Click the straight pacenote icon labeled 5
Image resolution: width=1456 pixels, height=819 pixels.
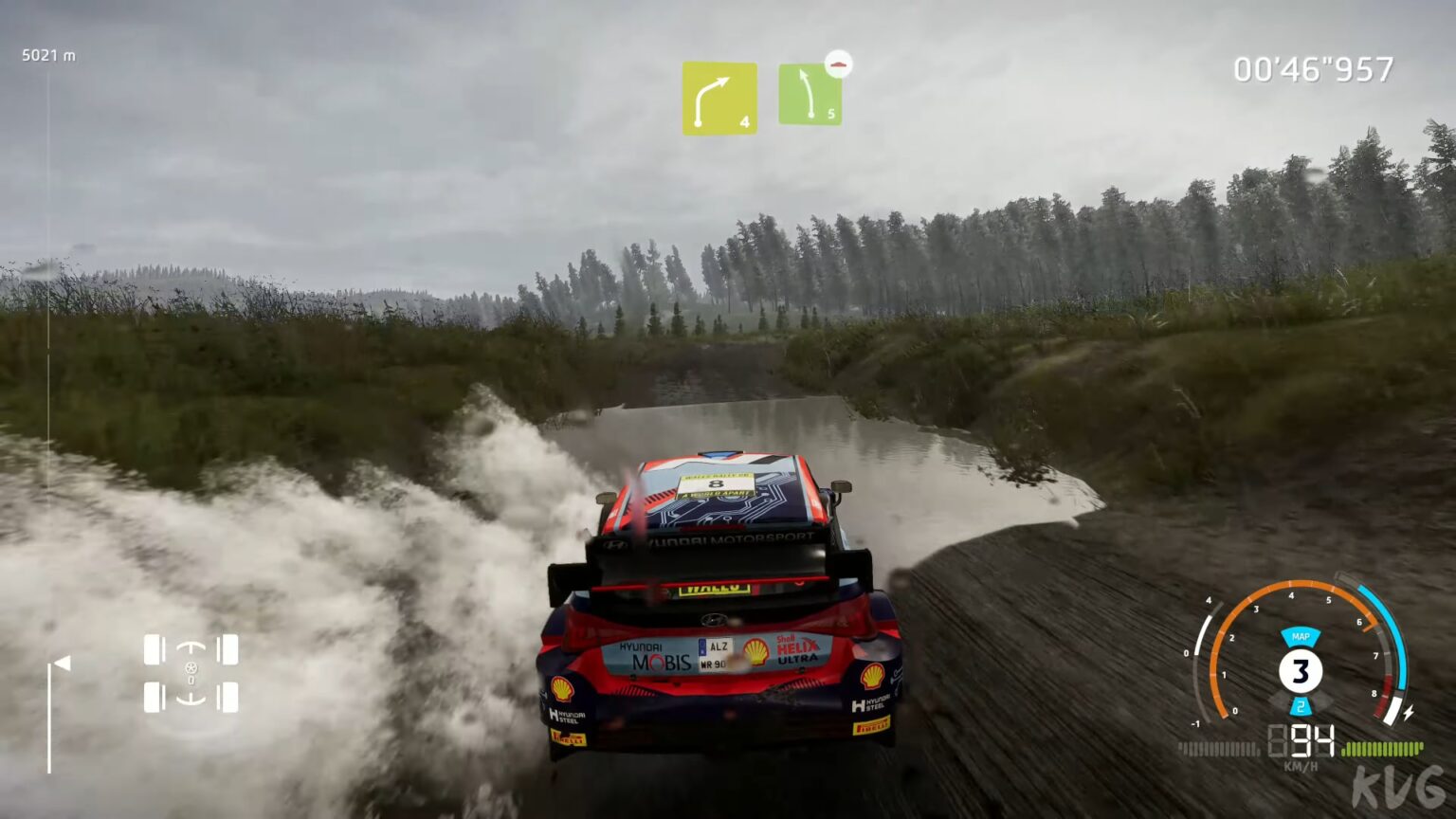click(x=810, y=95)
